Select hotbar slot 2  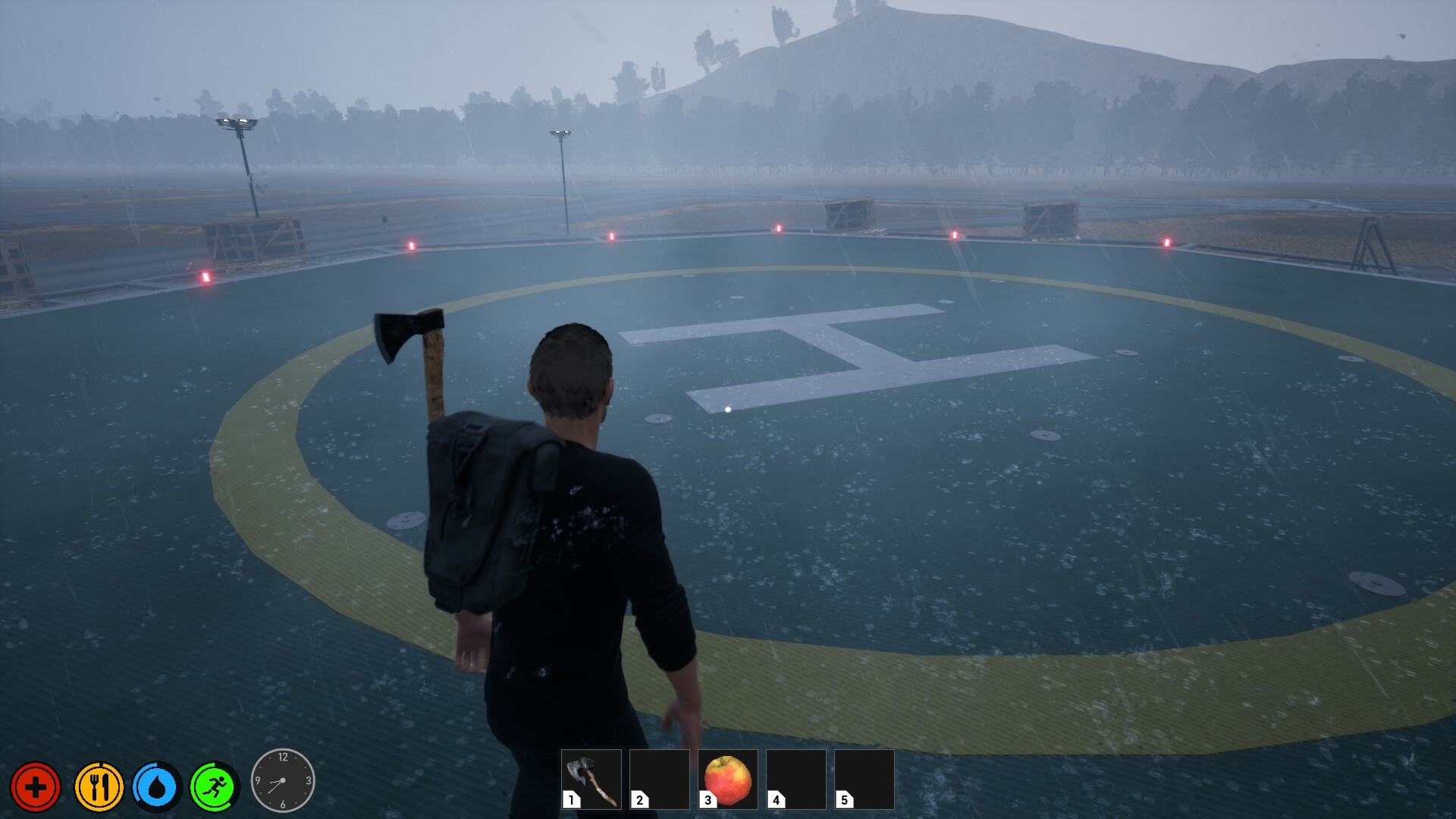[x=659, y=780]
